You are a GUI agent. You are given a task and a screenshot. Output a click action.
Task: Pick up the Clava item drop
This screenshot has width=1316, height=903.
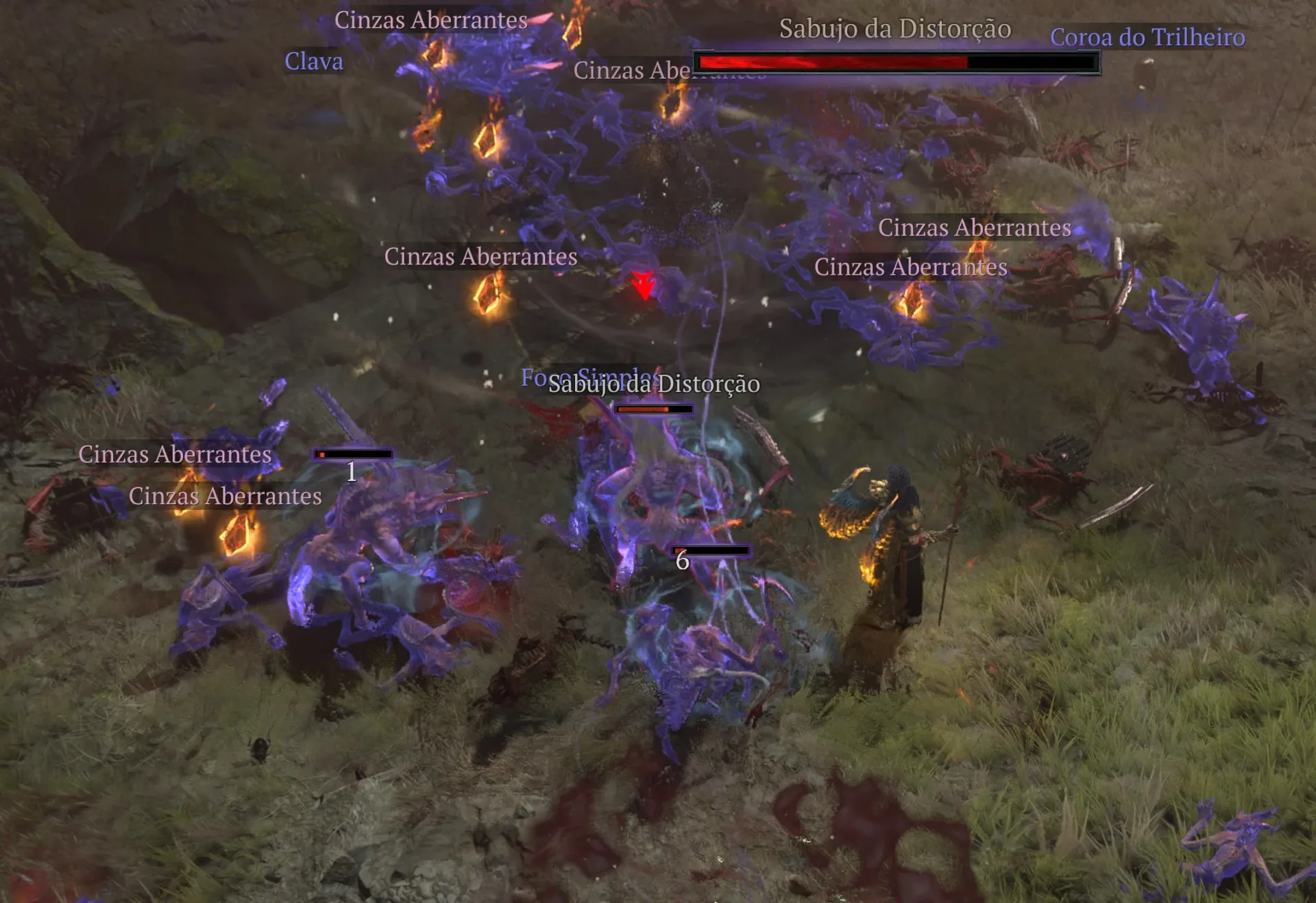313,62
